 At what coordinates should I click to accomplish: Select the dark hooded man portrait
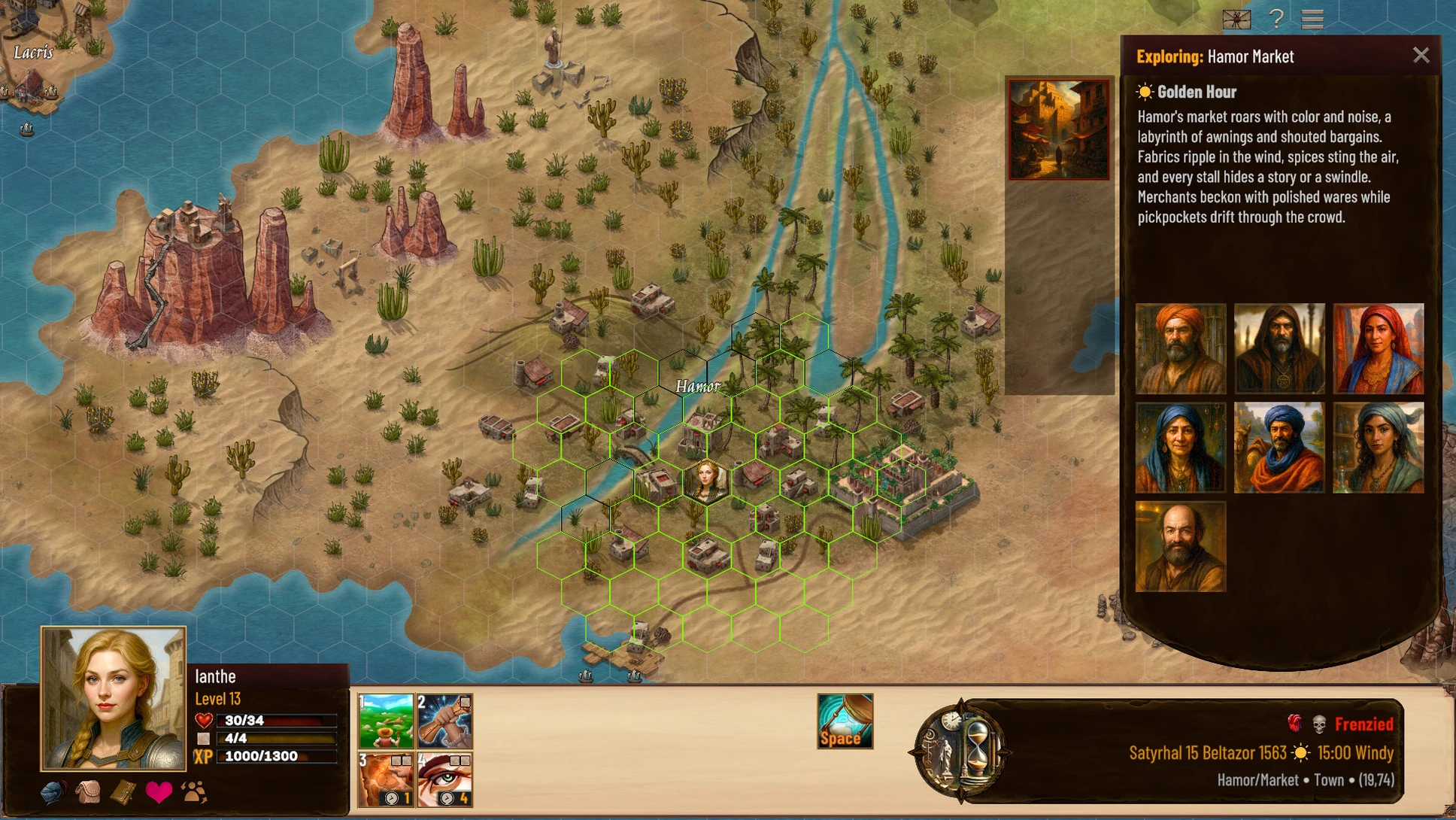pos(1279,348)
